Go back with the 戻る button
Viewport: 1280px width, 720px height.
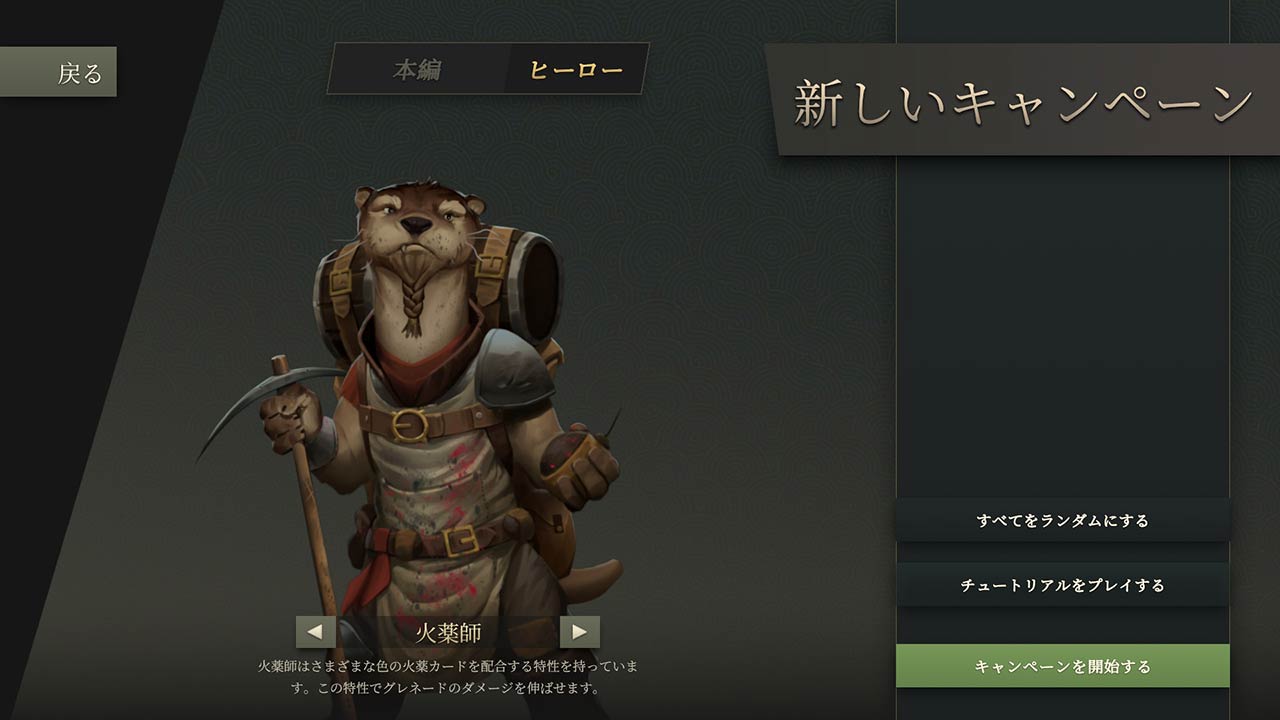pos(60,72)
